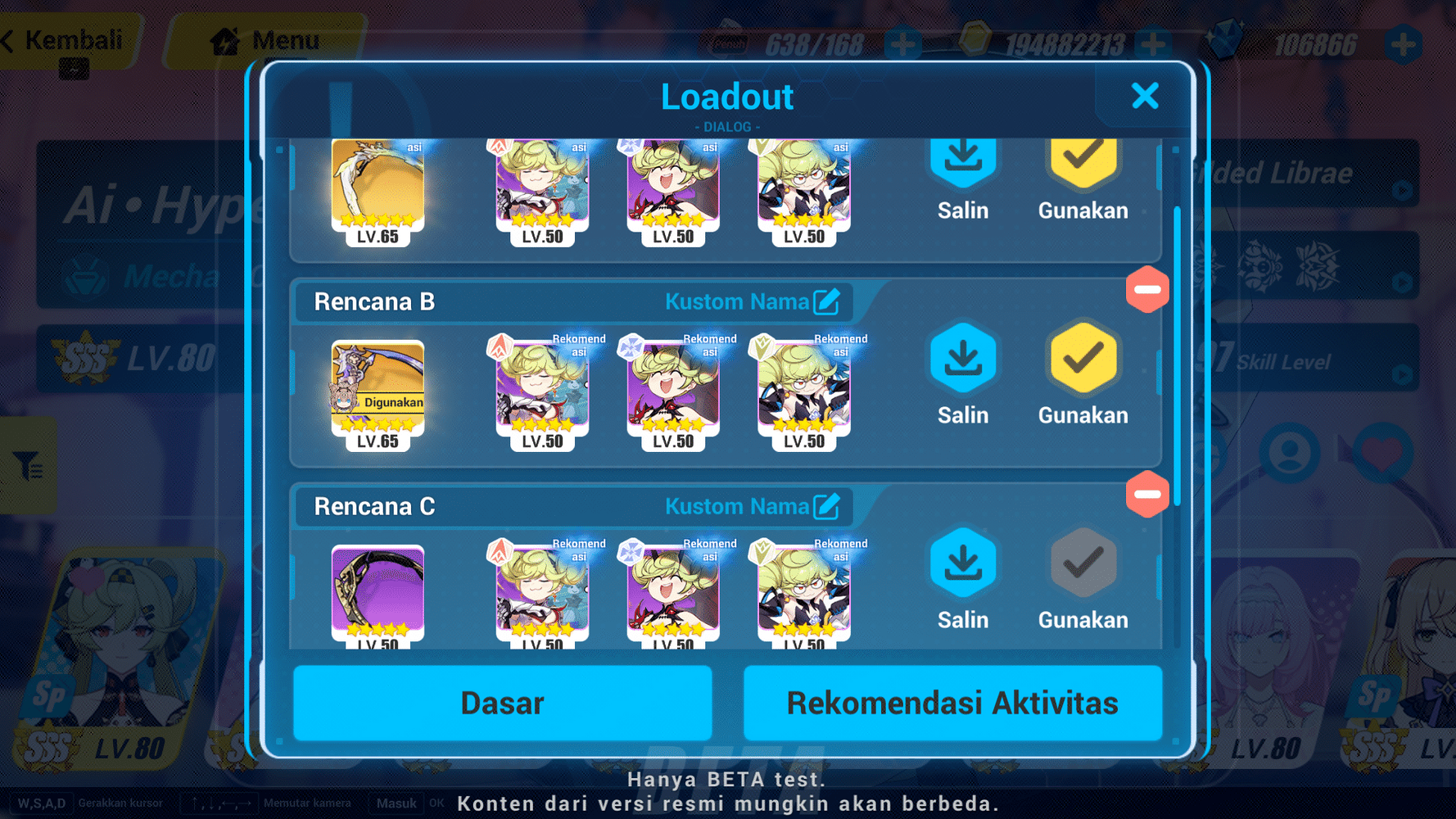This screenshot has width=1456, height=819.
Task: Toggle Gunakan off for Rencana B
Action: pos(1082,358)
